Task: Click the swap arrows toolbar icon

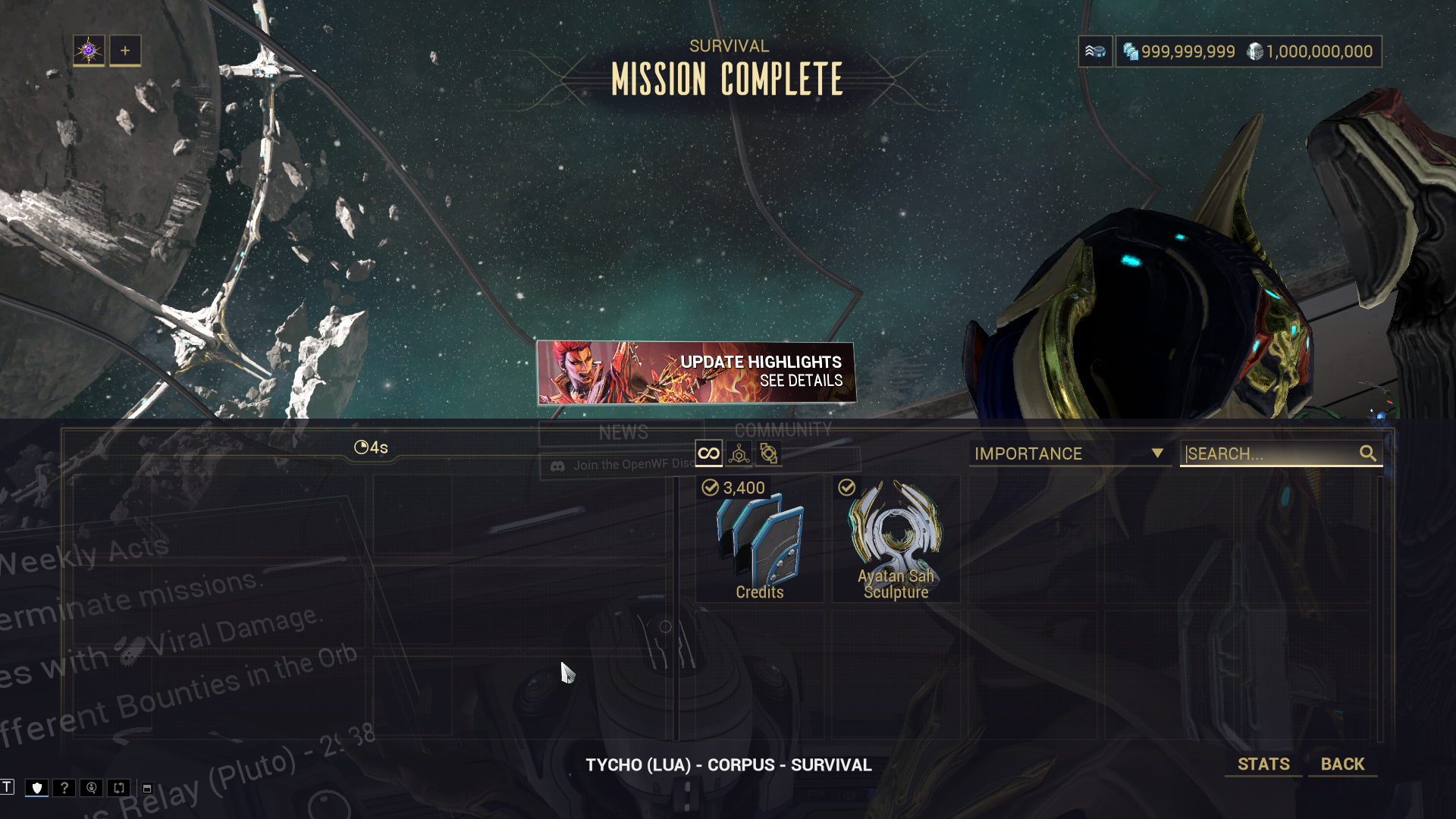Action: (119, 788)
